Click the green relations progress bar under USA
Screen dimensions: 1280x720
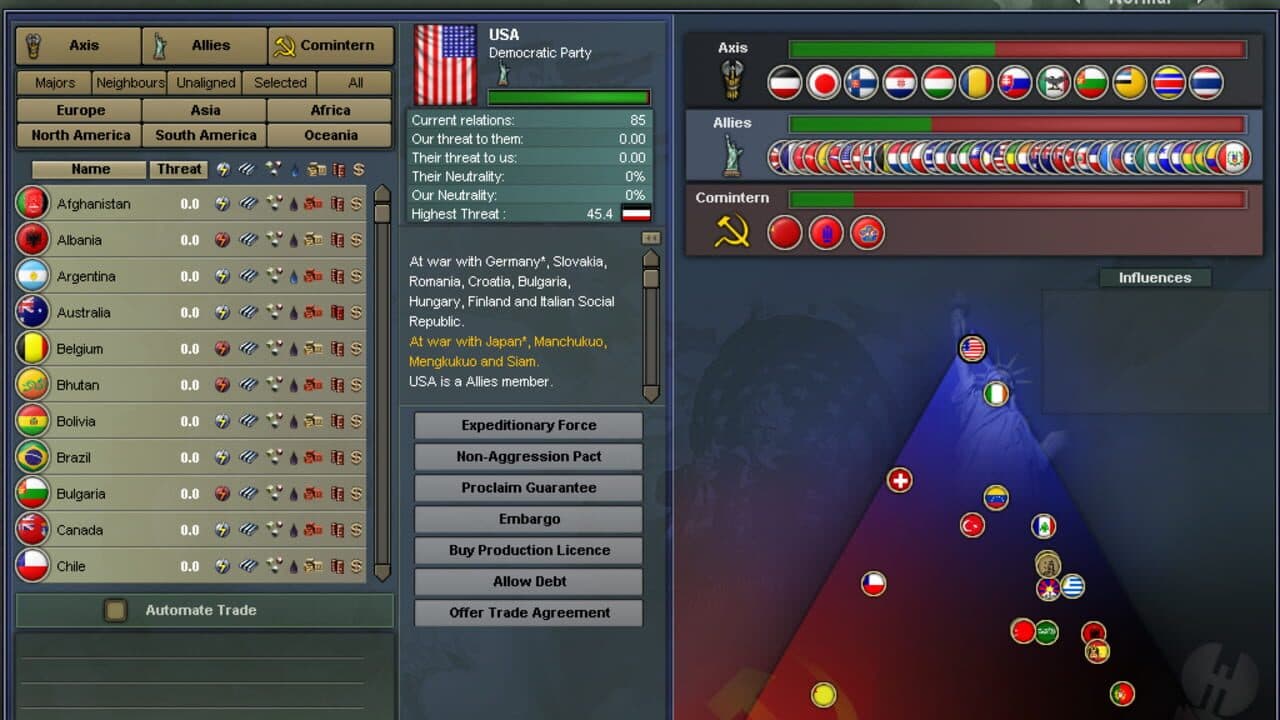point(568,98)
